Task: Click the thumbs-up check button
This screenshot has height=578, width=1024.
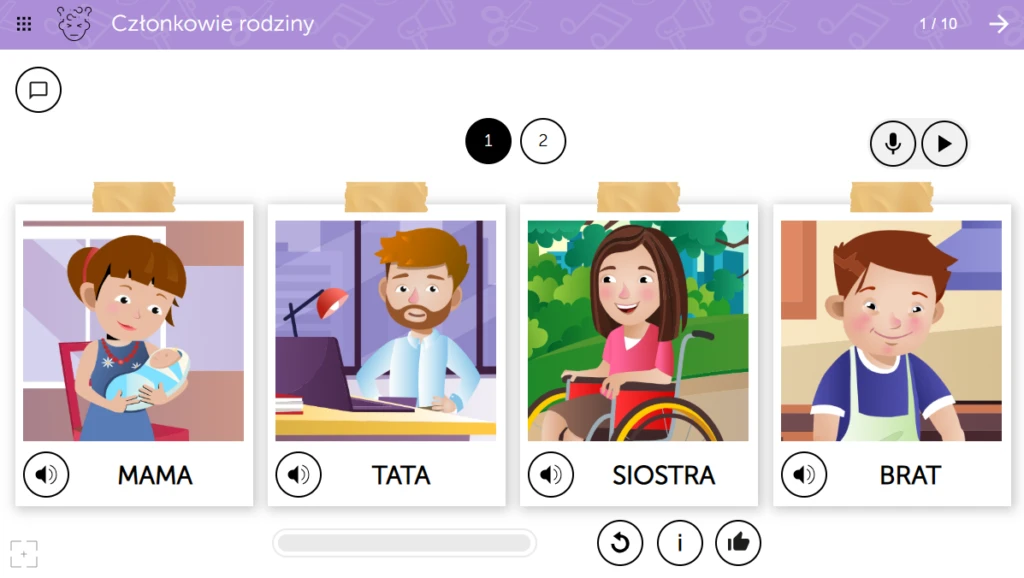Action: 738,543
